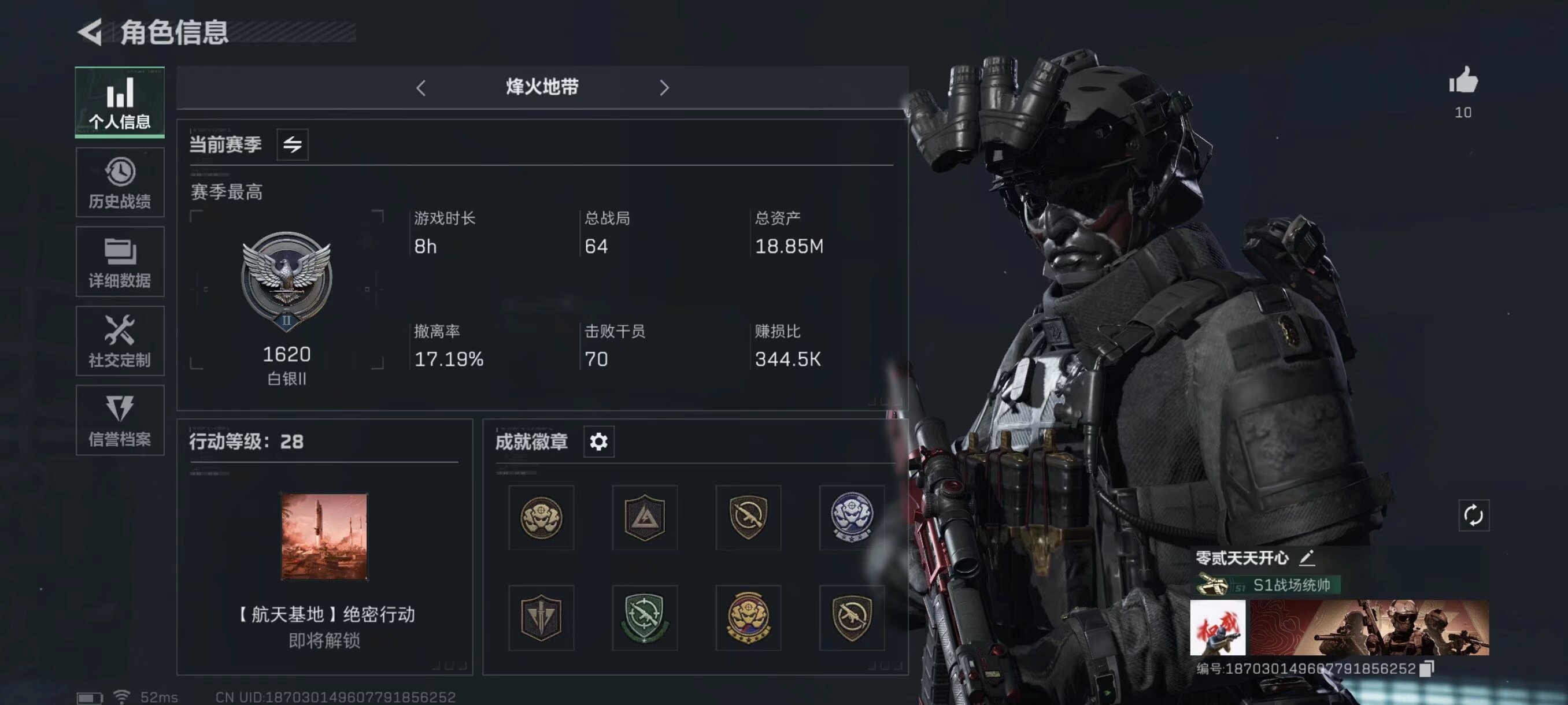Show the 详细数据 tab
This screenshot has width=1568, height=705.
120,262
